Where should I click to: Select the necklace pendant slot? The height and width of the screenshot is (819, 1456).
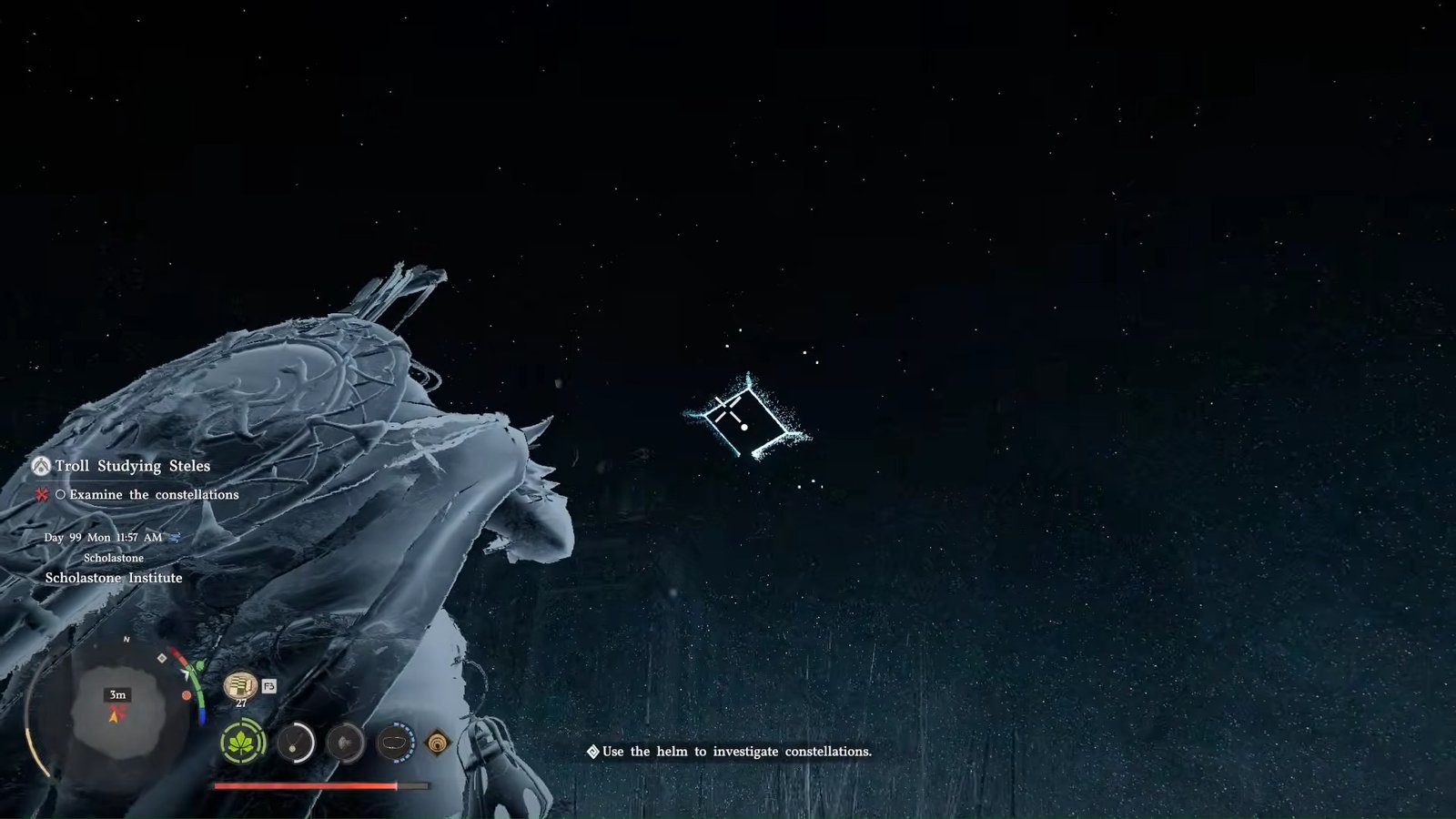[x=295, y=743]
